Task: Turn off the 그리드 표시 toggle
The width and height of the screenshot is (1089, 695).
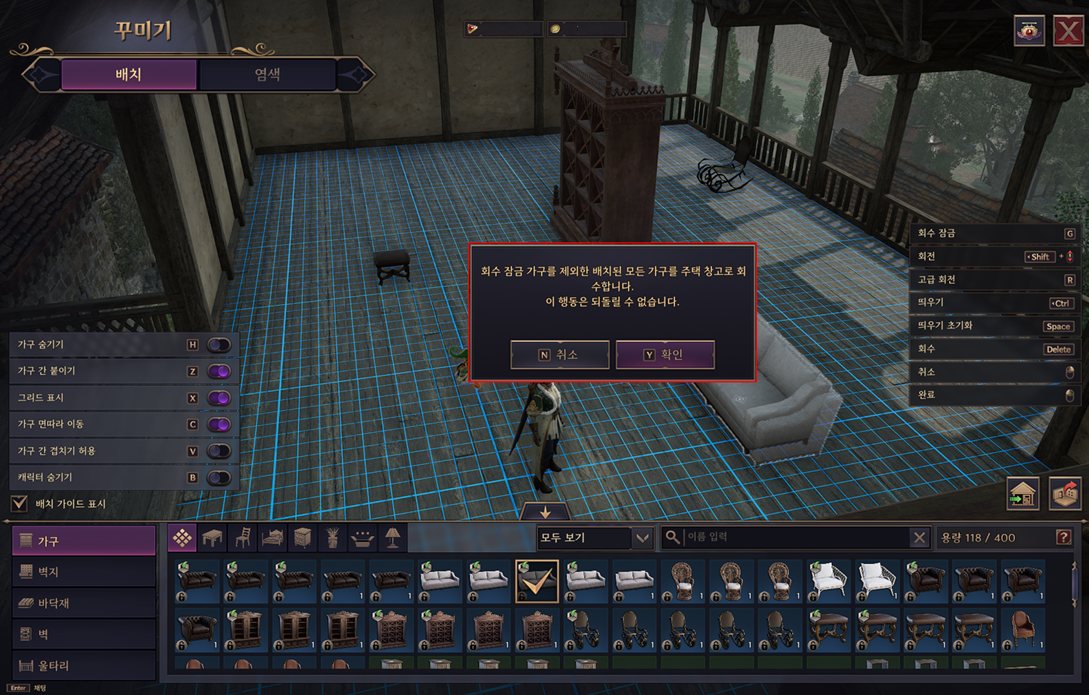Action: [219, 398]
